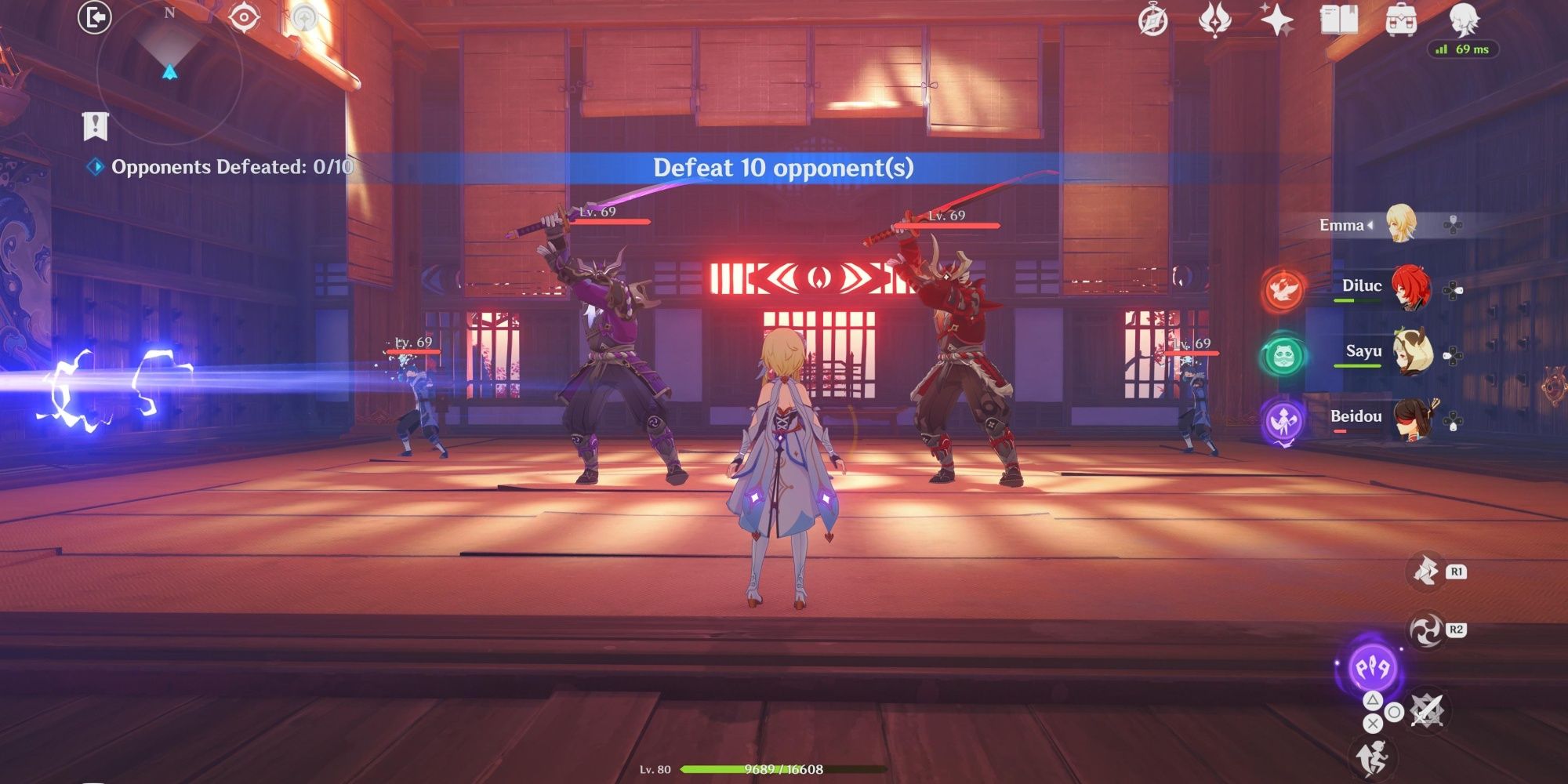Screen dimensions: 1568x784
Task: Open the Battle Pass wings icon
Action: (1214, 20)
